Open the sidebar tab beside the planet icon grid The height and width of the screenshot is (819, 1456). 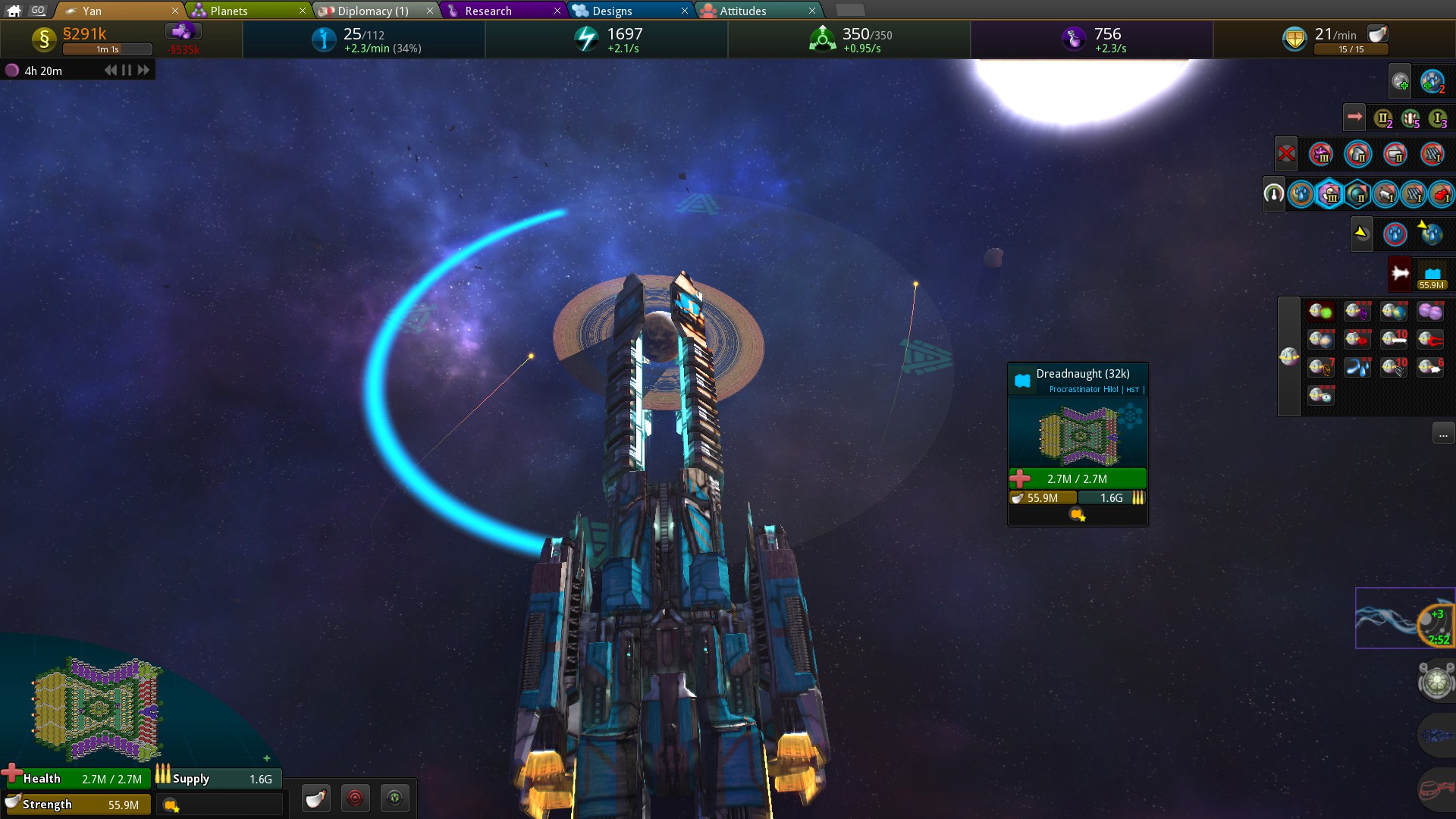click(1289, 356)
